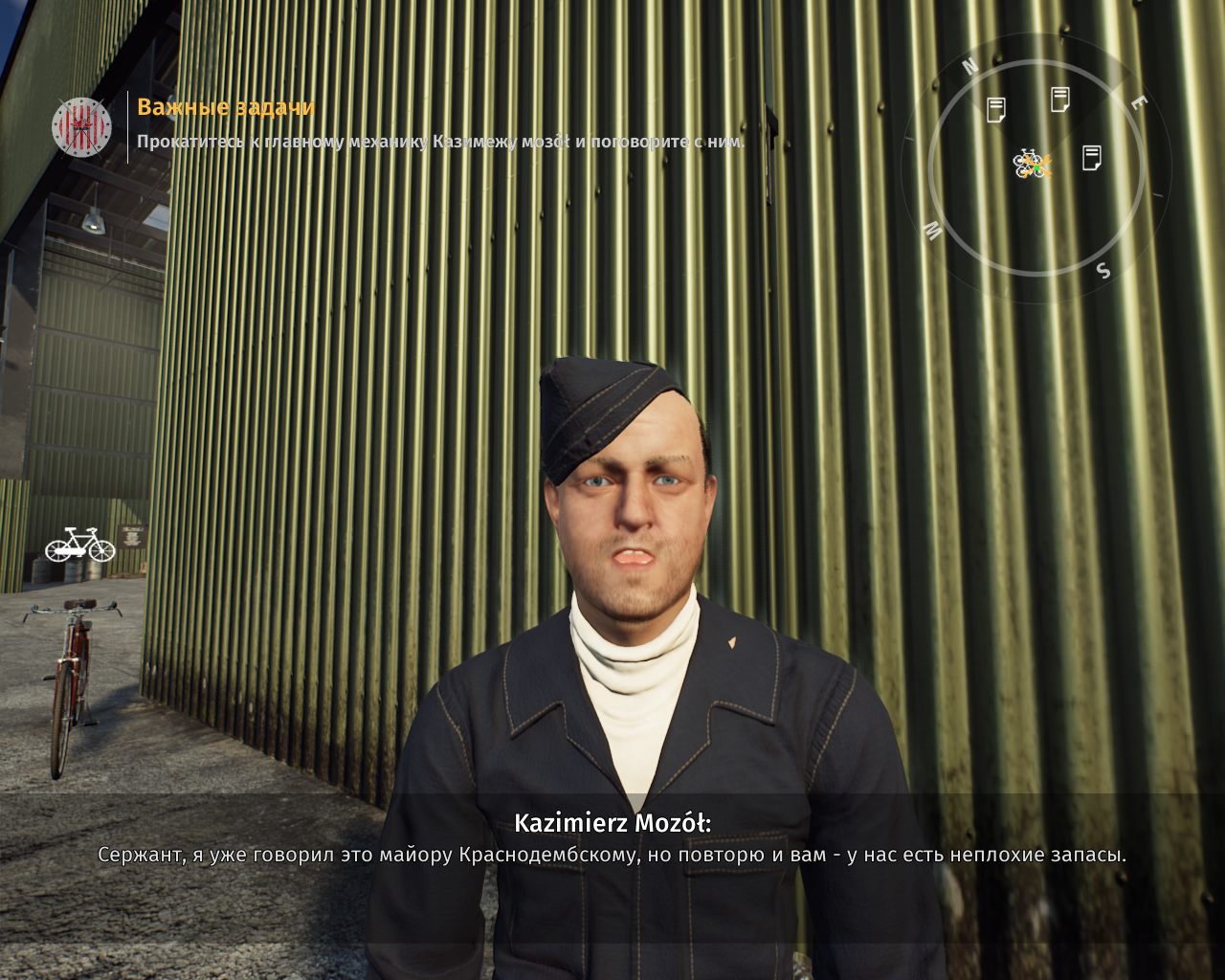
Task: Click the colored bicycle marker inside the compass
Action: (x=1032, y=164)
